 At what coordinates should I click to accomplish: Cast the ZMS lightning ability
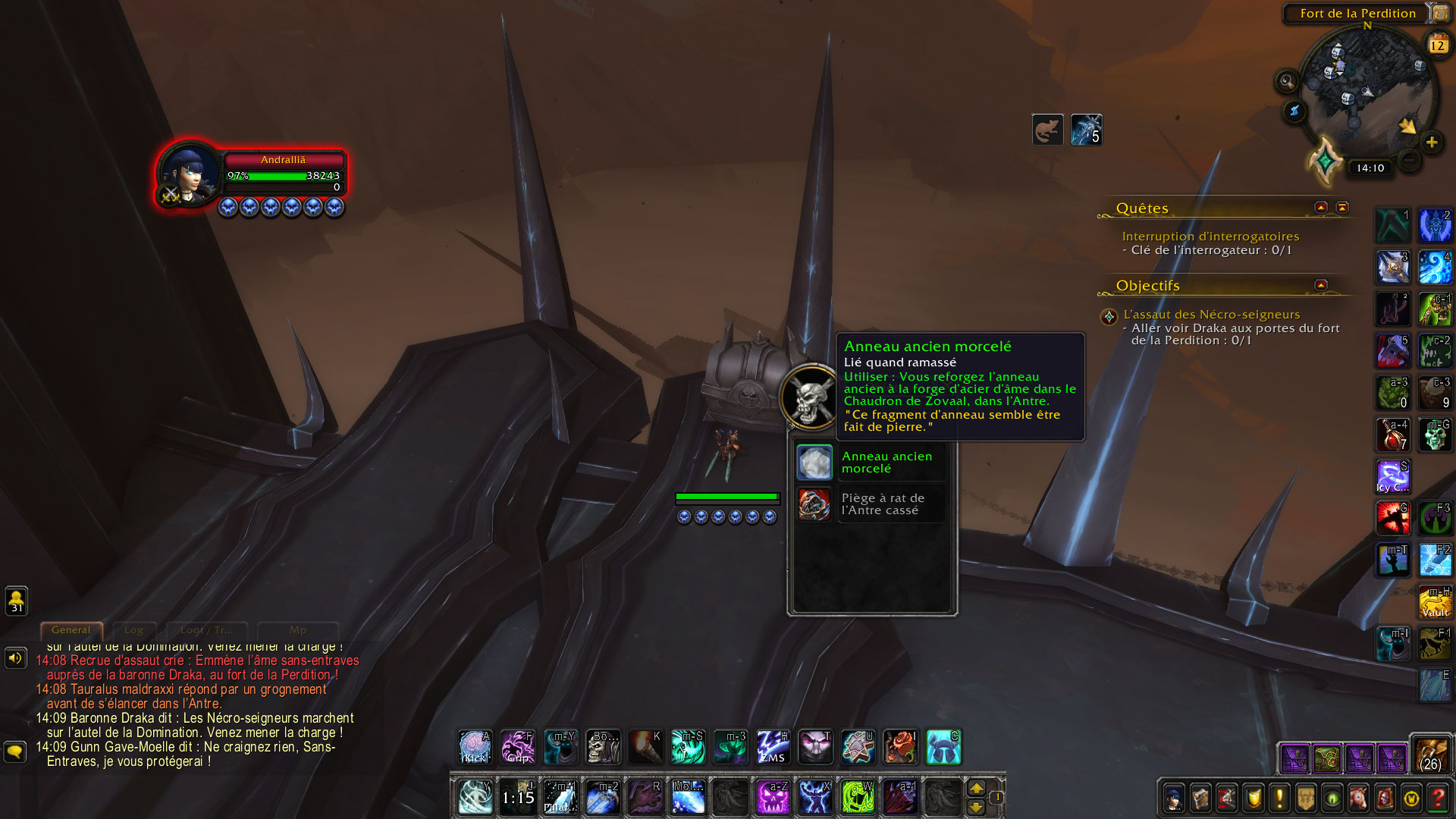point(773,747)
